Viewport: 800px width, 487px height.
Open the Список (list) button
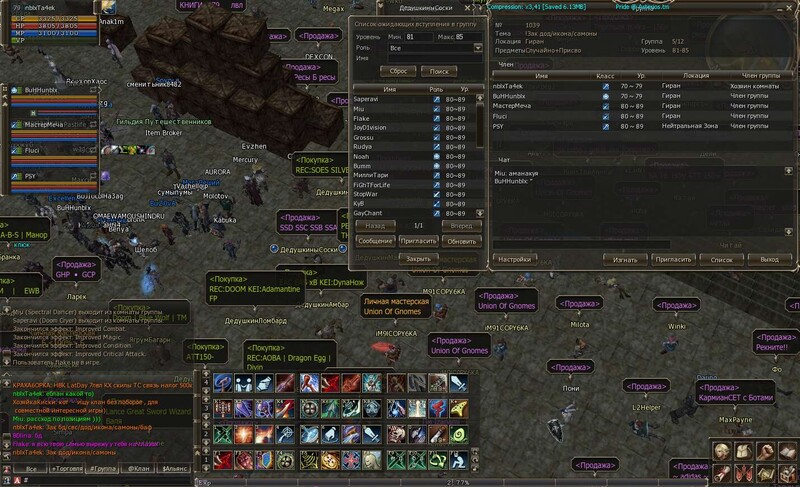point(721,259)
